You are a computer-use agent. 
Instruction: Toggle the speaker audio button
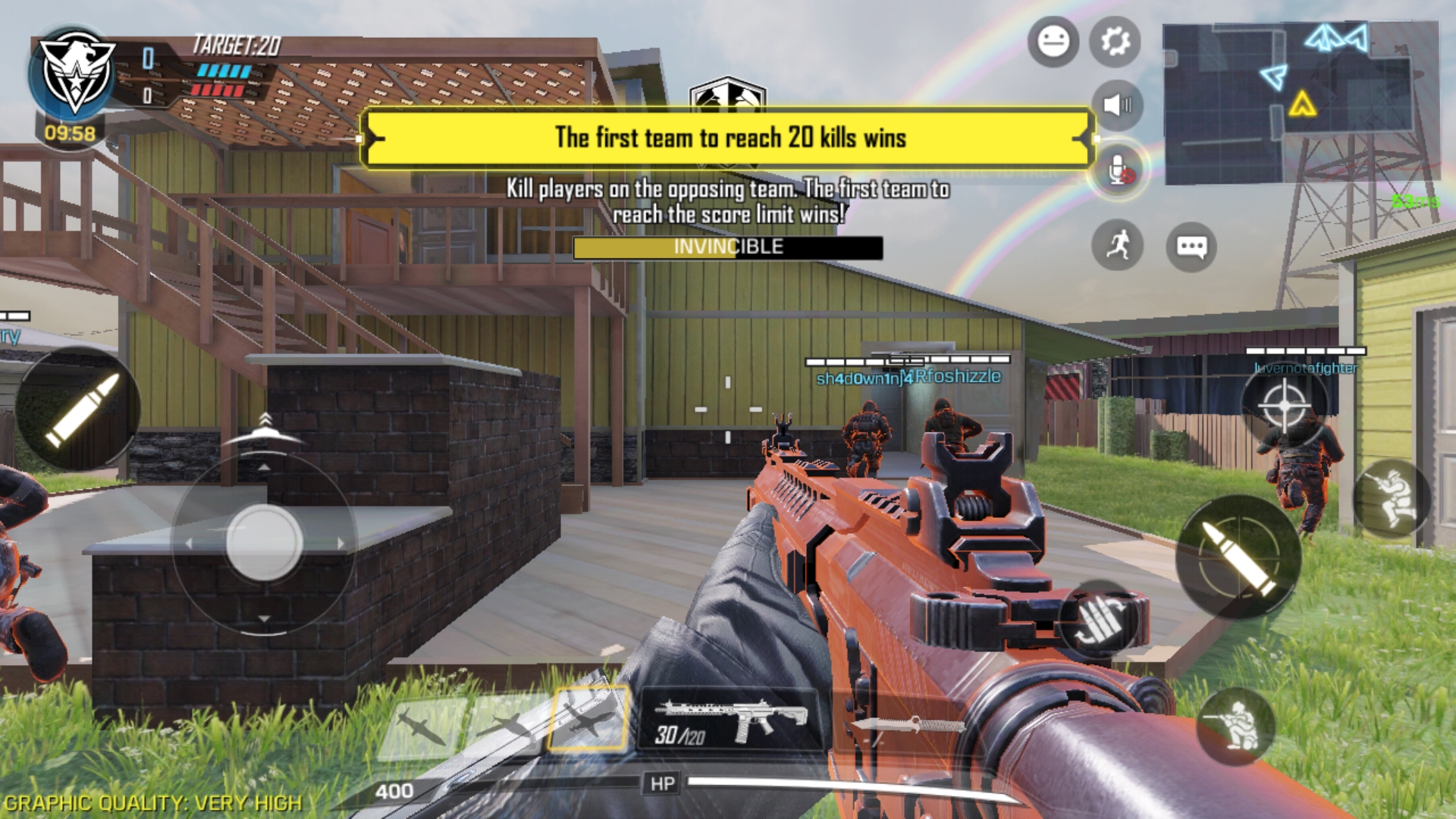1116,105
